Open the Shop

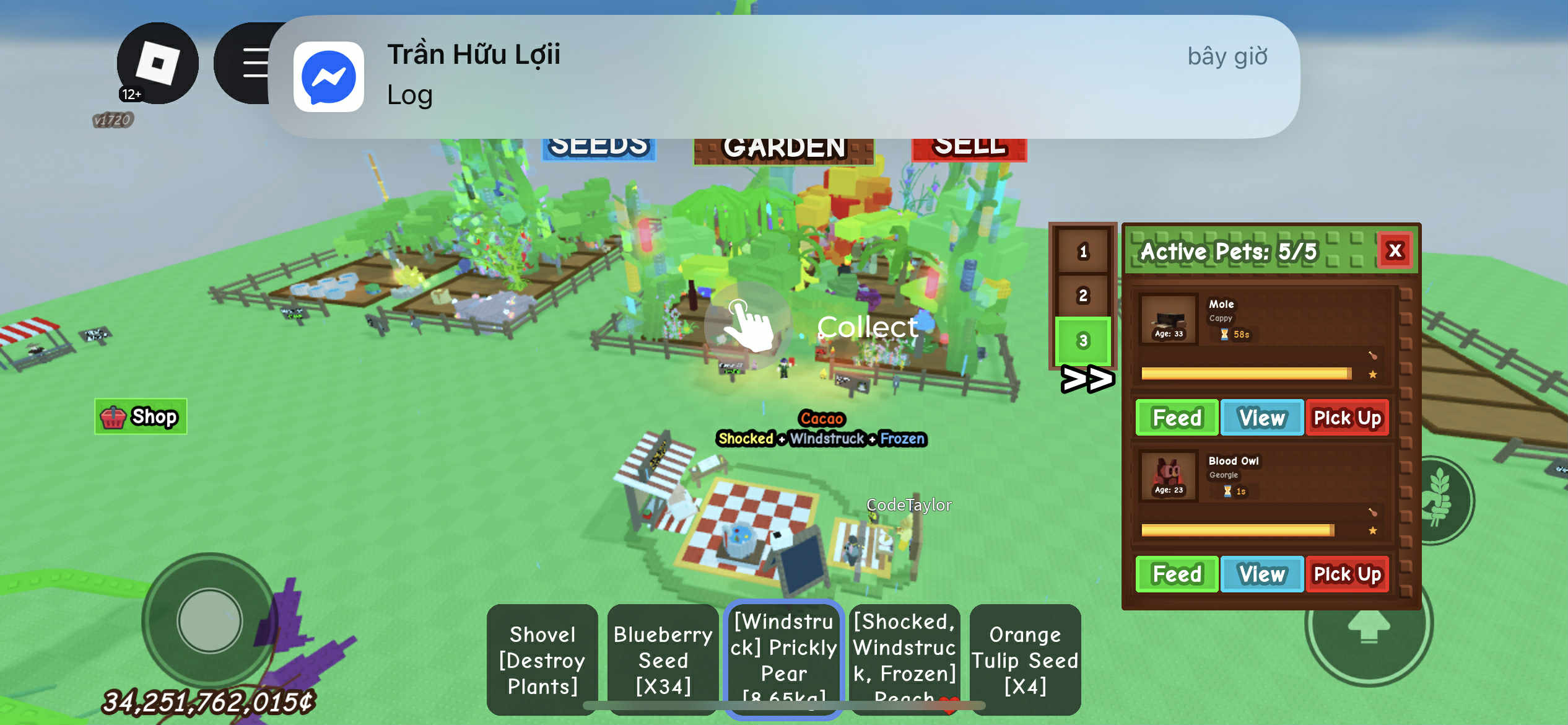[141, 416]
